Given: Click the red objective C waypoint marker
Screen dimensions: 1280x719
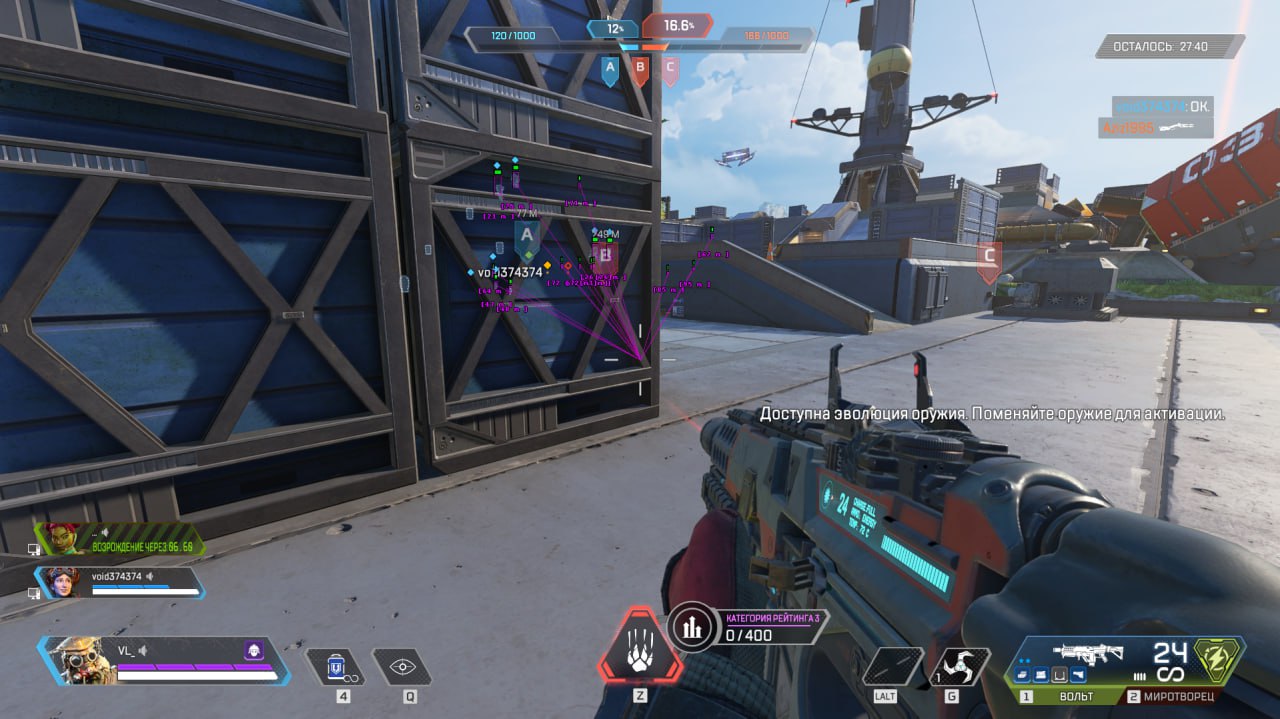Looking at the screenshot, I should pos(989,260).
